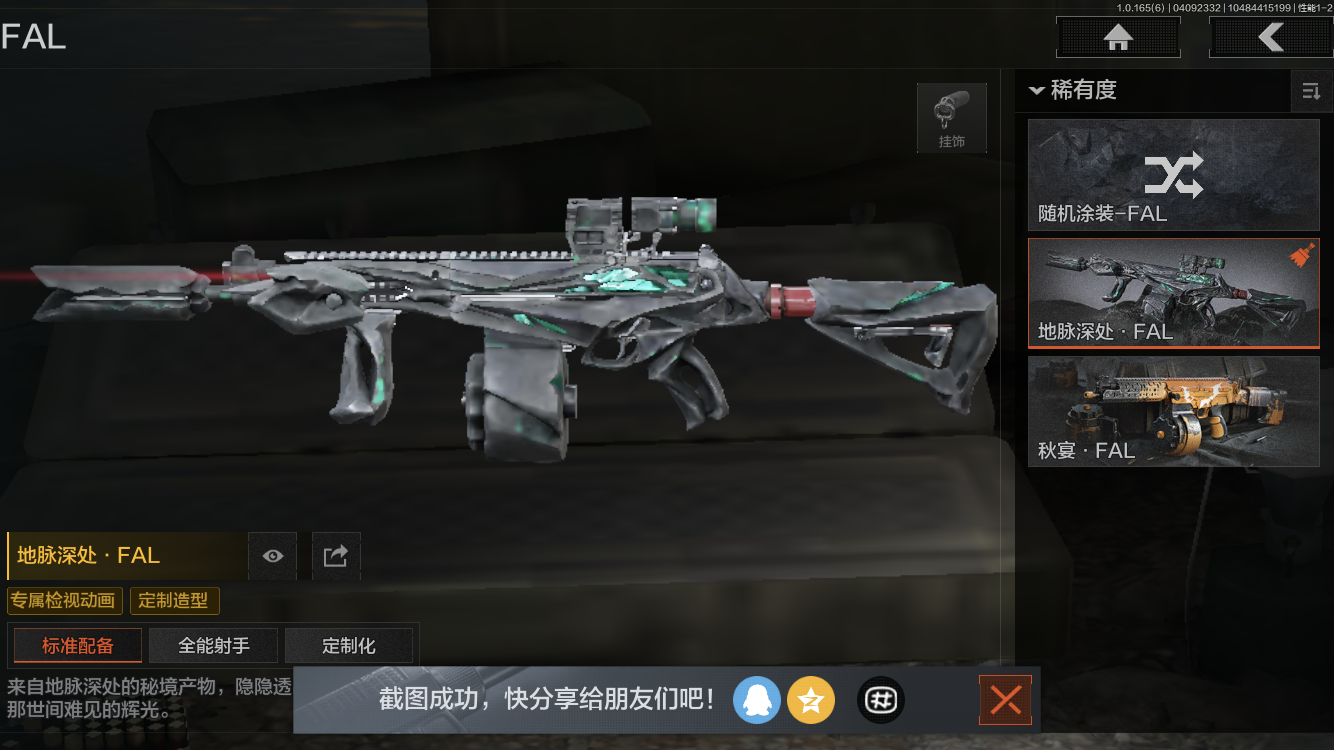
Task: Select the highlighted 地脉深处·FAL thumbnail
Action: (x=1173, y=293)
